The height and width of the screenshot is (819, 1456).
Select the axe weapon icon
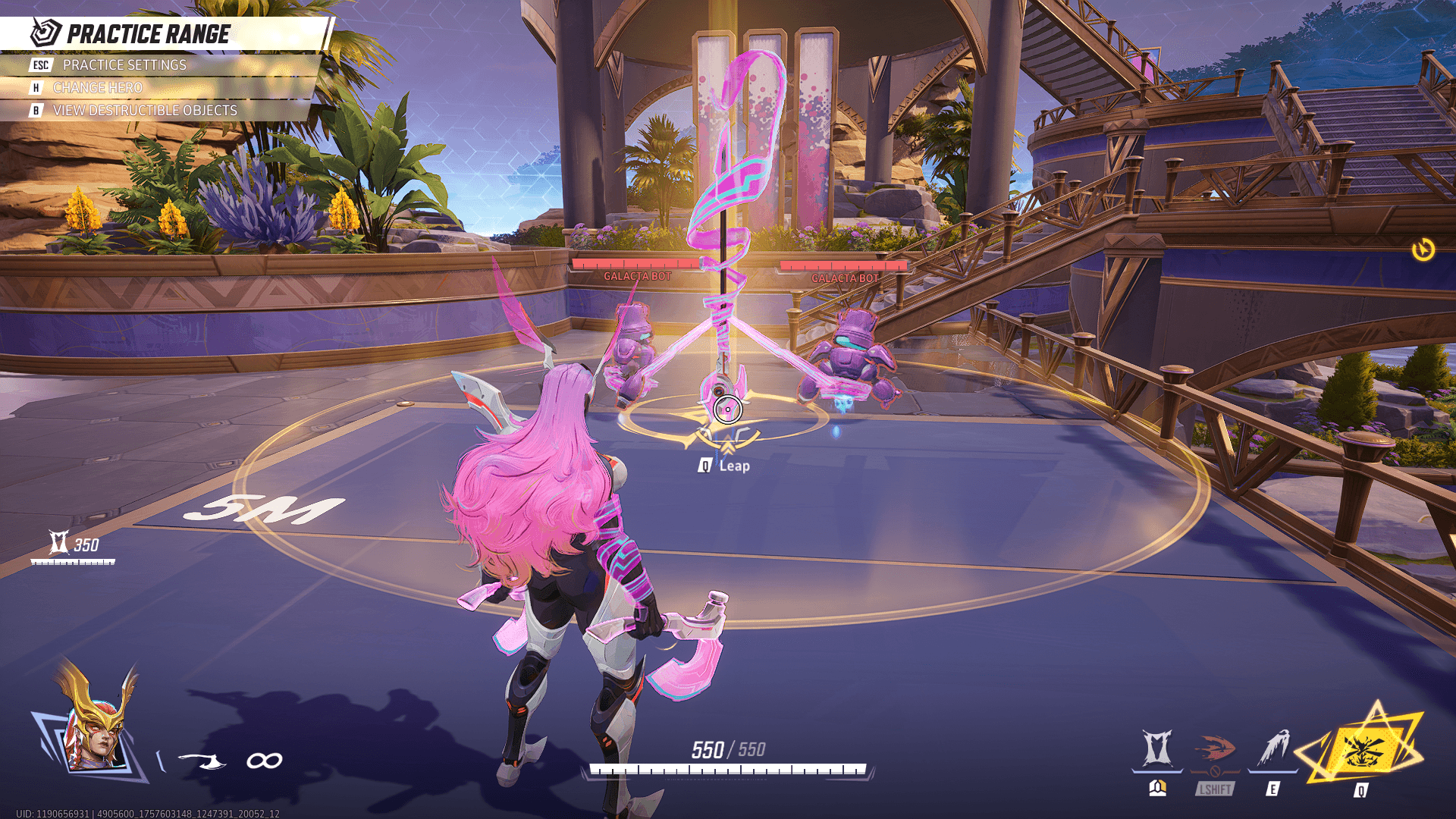(x=203, y=761)
